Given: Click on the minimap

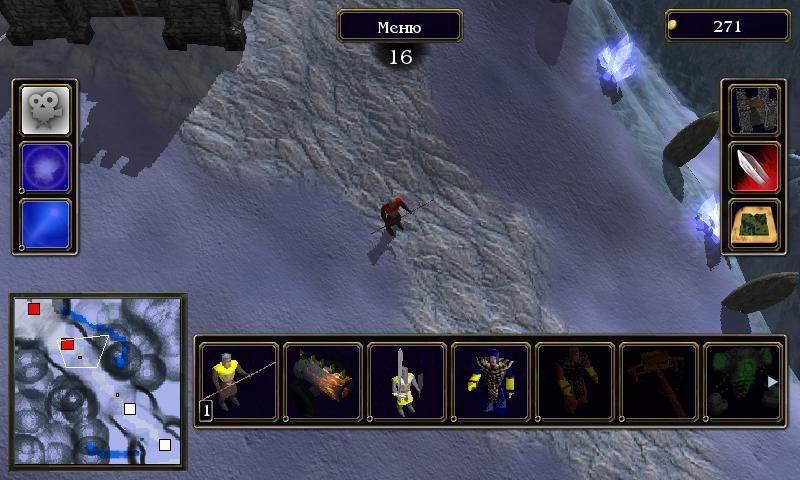Looking at the screenshot, I should point(98,380).
